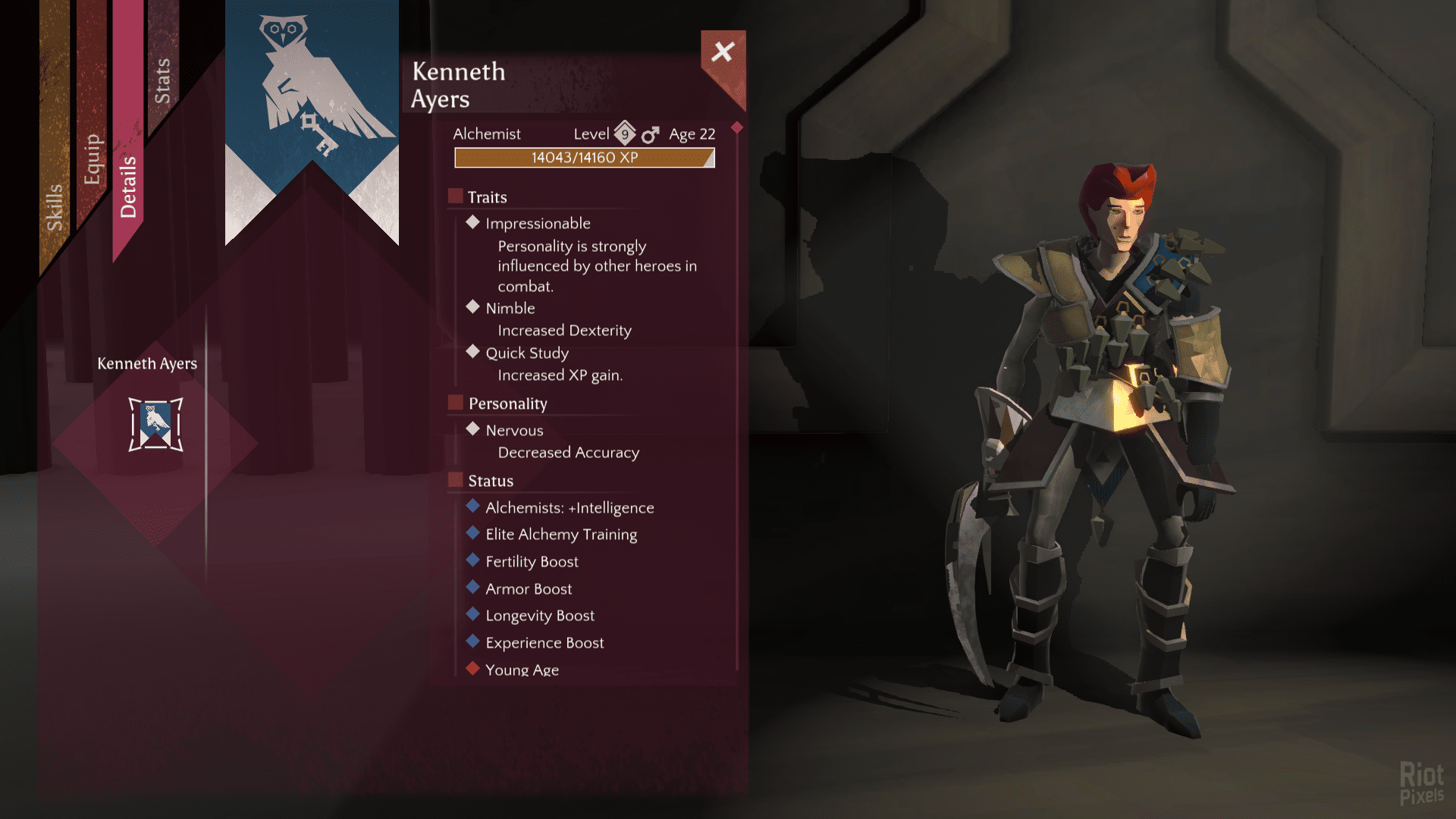The height and width of the screenshot is (819, 1456).
Task: Click the Nimble trait entry
Action: (510, 309)
